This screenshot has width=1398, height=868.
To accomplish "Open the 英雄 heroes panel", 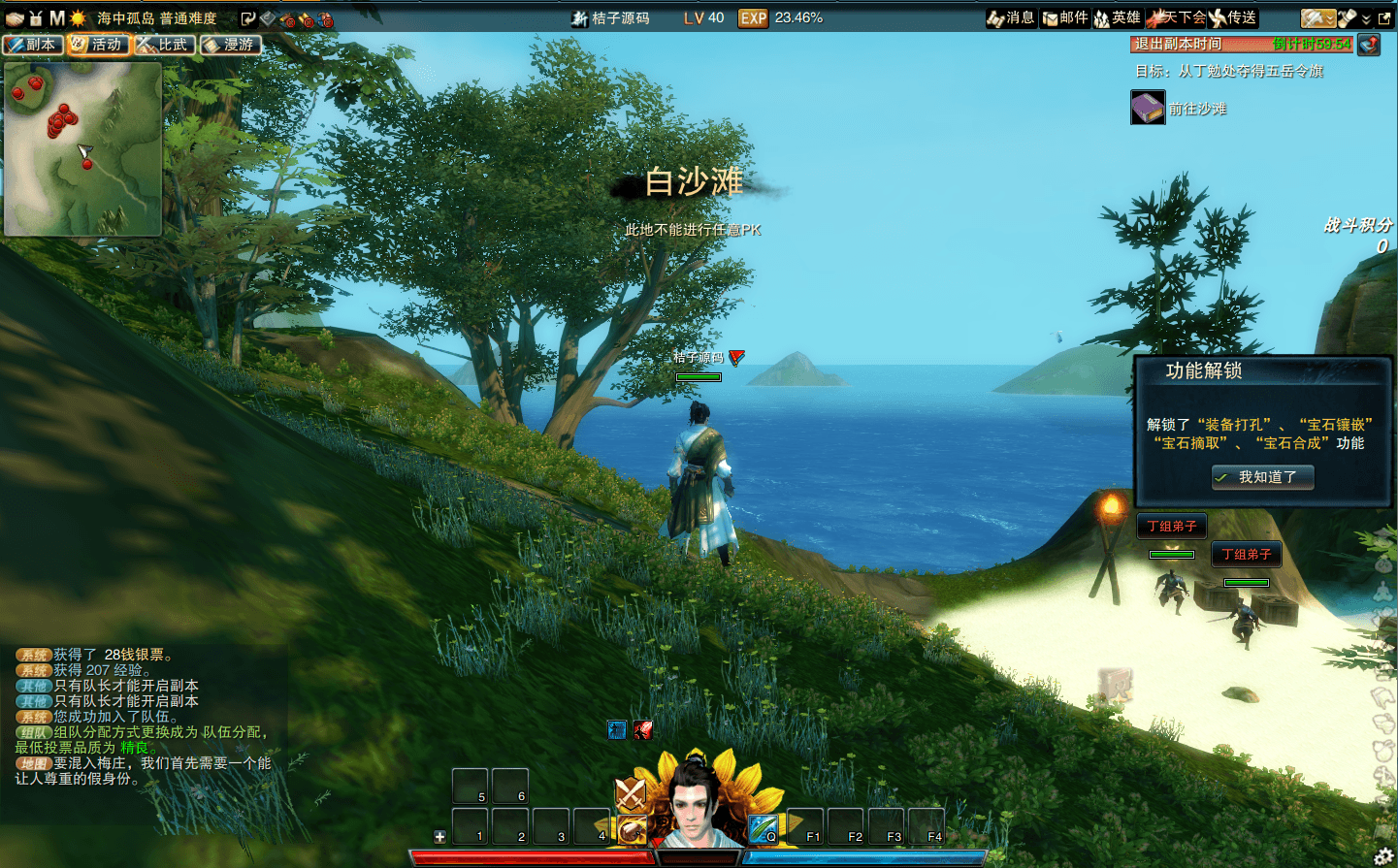I will [x=1118, y=17].
